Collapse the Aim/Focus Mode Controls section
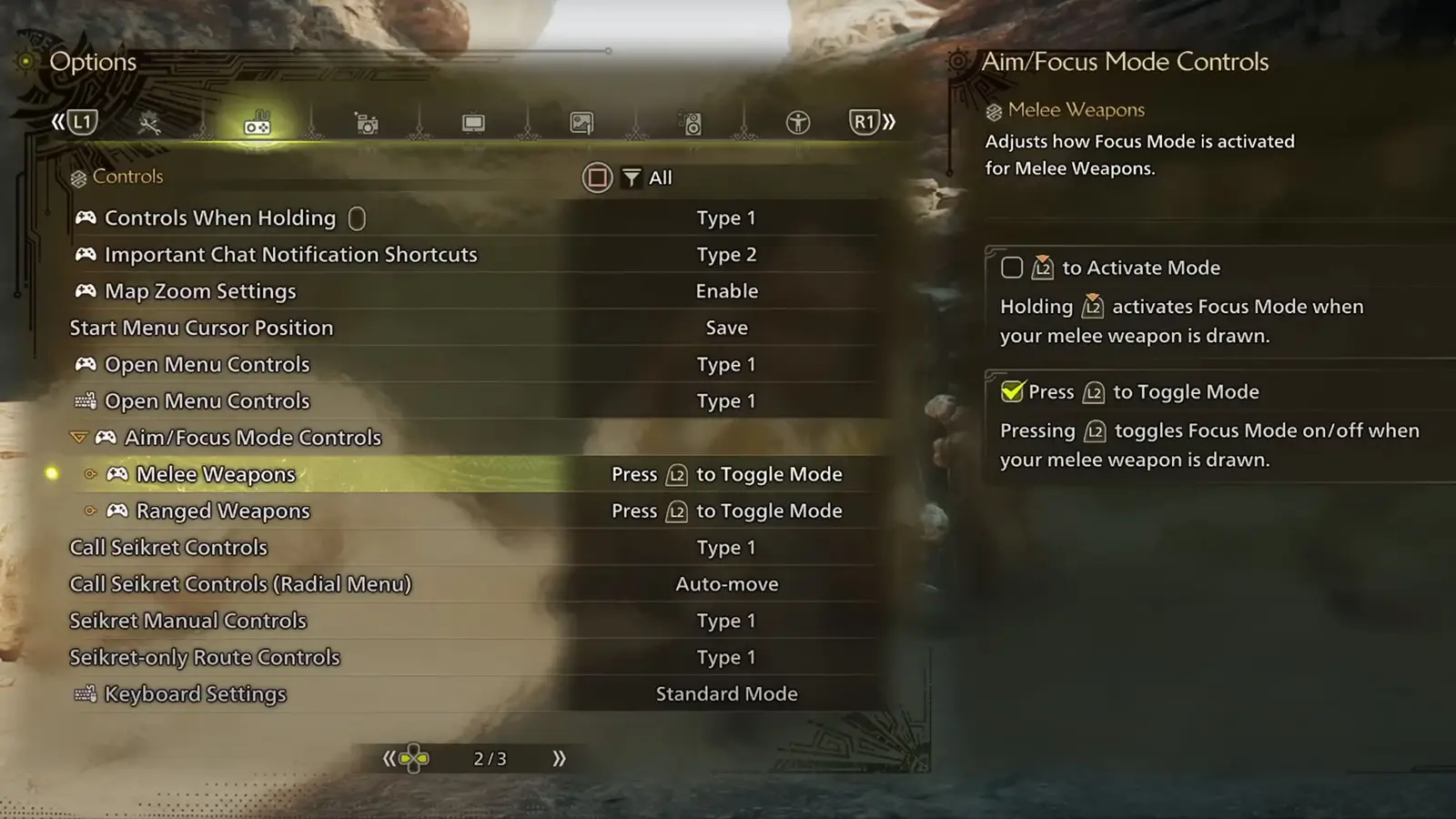 [80, 437]
